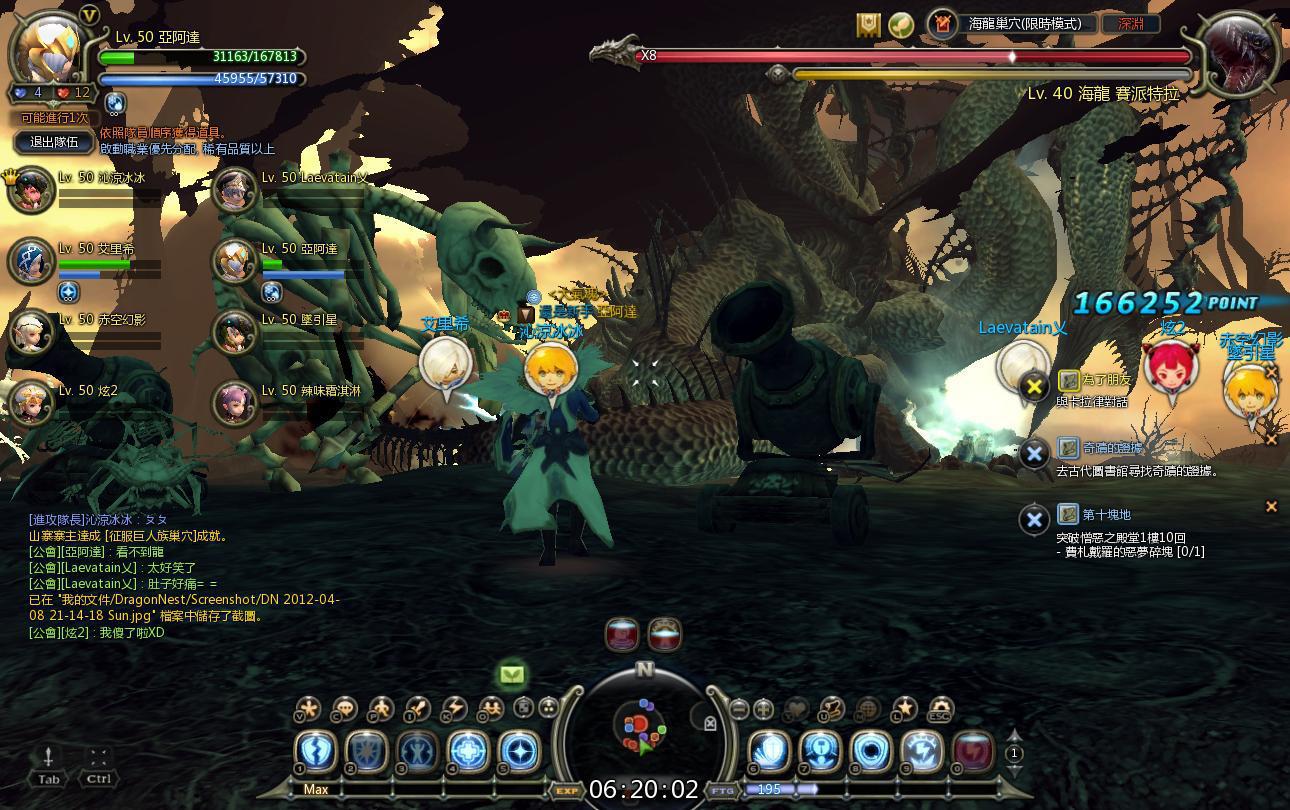Use the healing cross skill in slot 4

point(468,752)
